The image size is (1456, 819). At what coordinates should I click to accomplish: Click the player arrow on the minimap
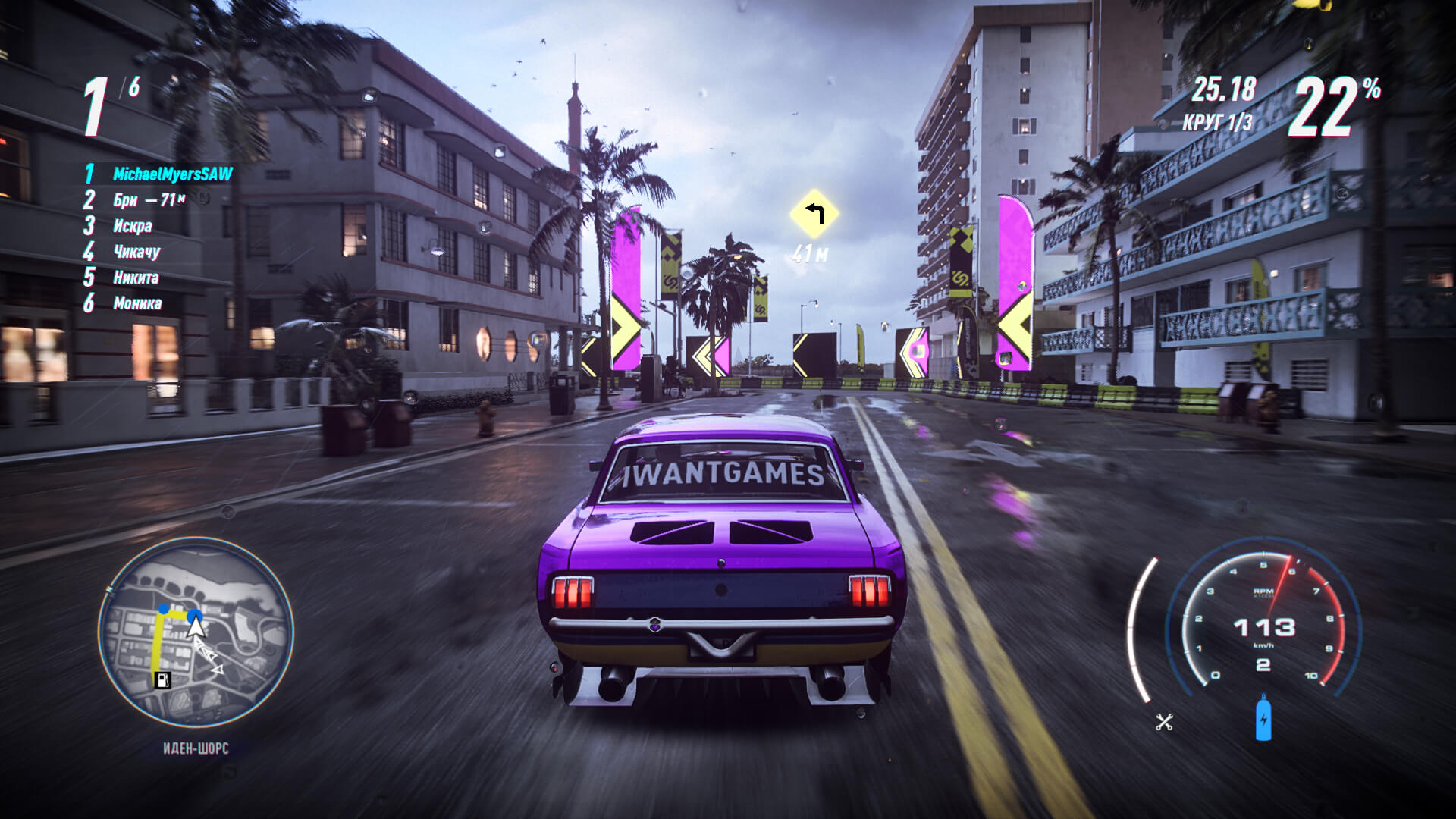point(194,626)
